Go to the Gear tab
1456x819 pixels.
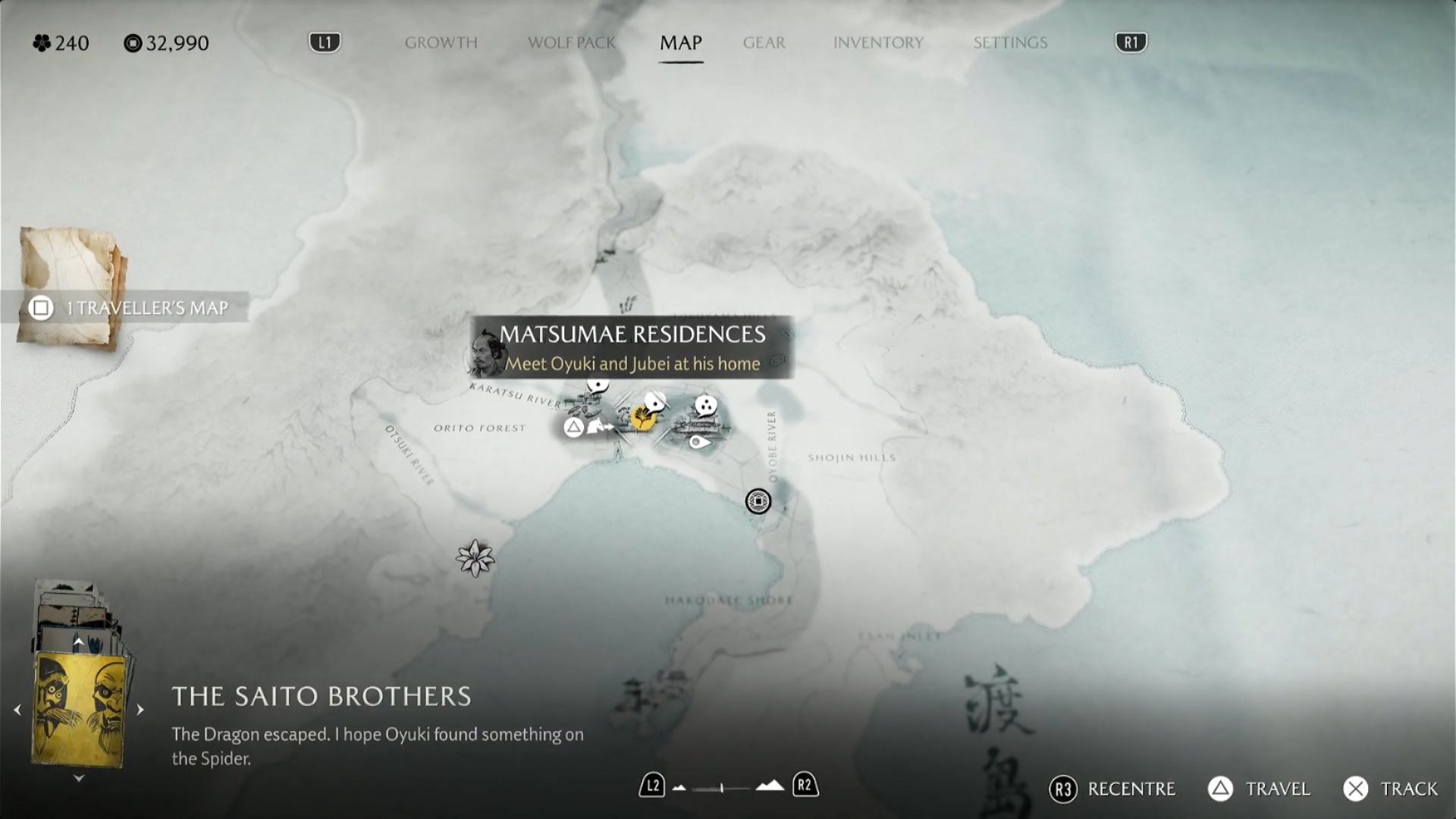click(x=764, y=42)
